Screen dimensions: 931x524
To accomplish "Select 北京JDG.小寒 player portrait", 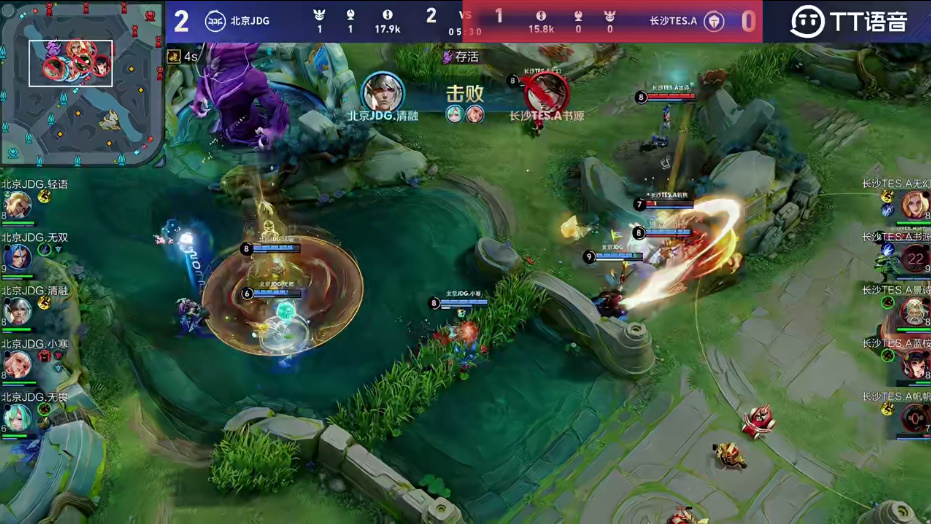I will point(17,365).
